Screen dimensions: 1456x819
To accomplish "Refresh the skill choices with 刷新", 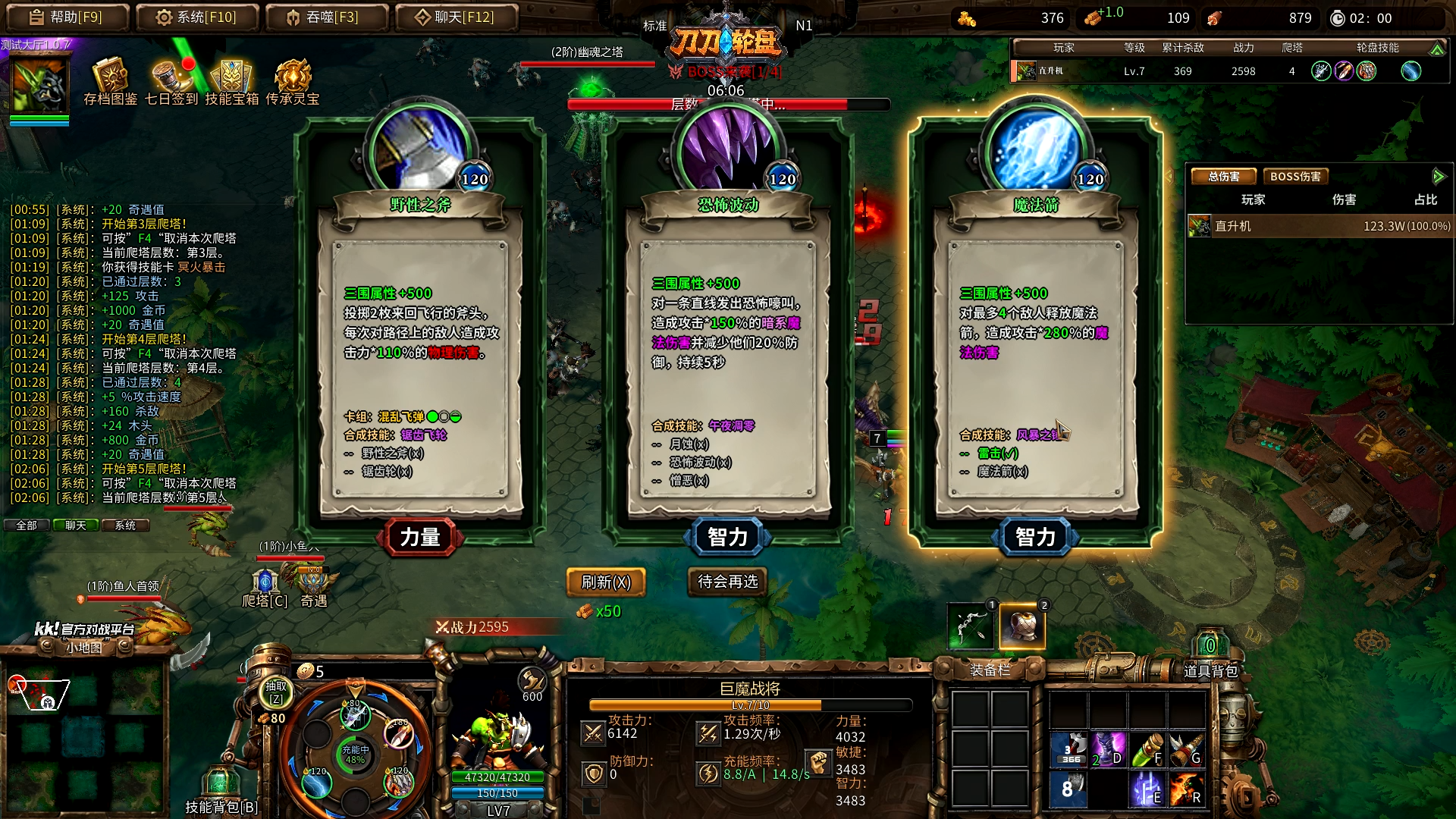I will click(x=606, y=582).
